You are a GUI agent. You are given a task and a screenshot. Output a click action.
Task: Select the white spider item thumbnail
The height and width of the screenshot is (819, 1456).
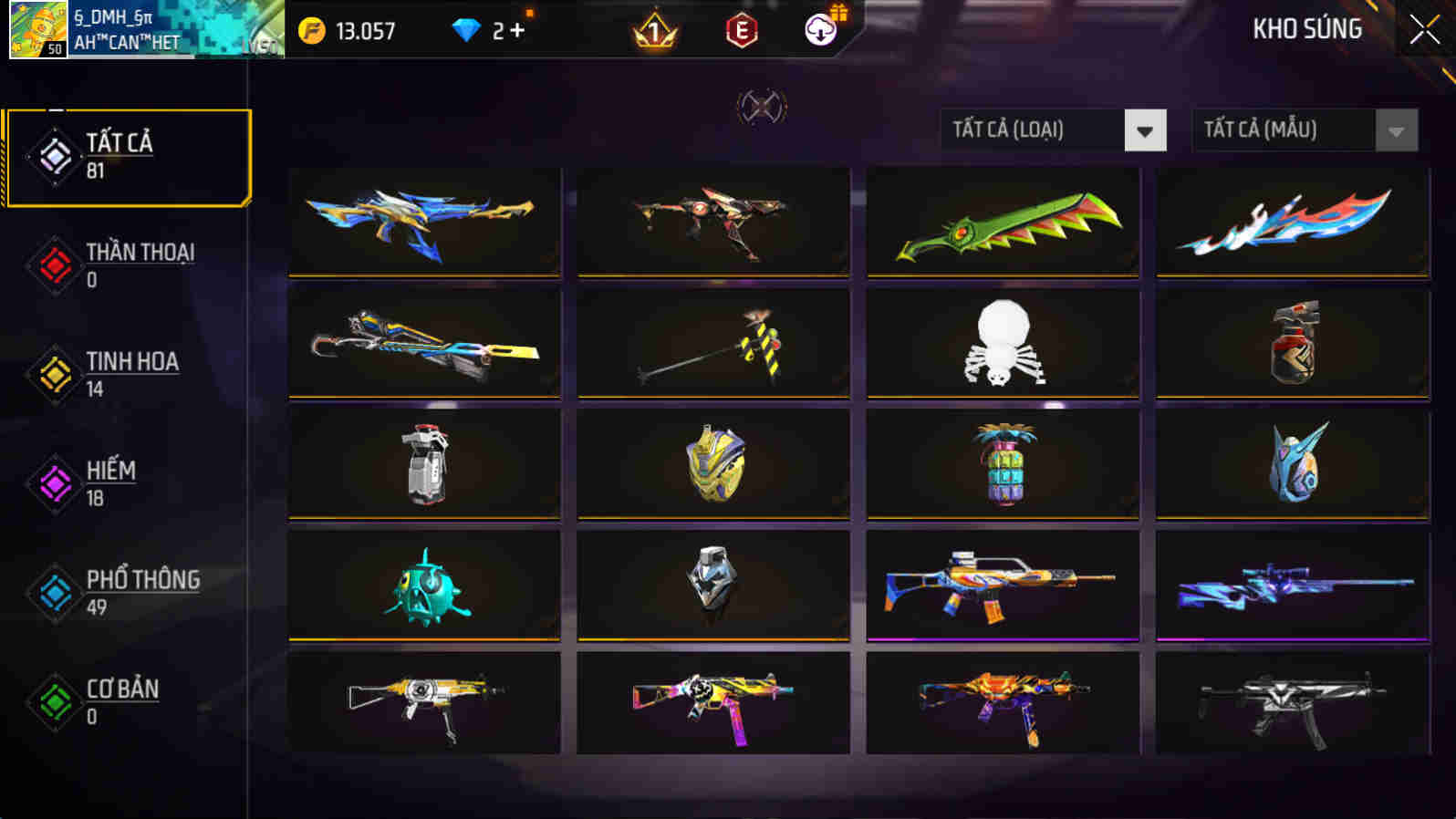(x=1003, y=342)
